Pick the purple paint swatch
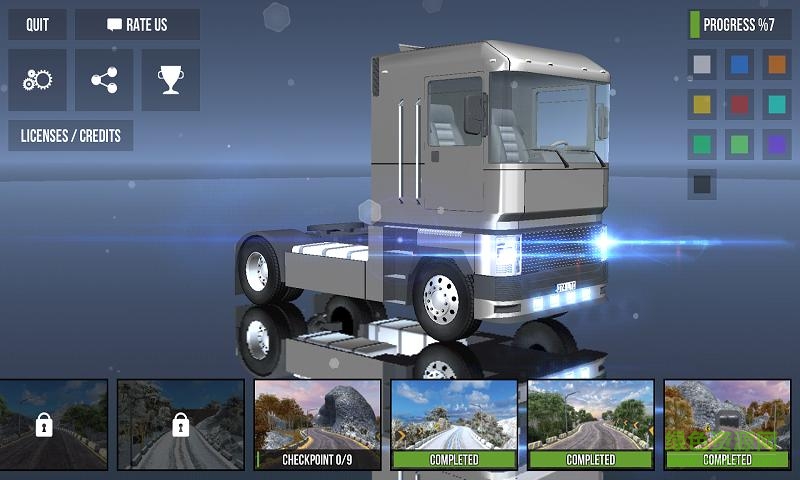This screenshot has width=800, height=480. (776, 144)
